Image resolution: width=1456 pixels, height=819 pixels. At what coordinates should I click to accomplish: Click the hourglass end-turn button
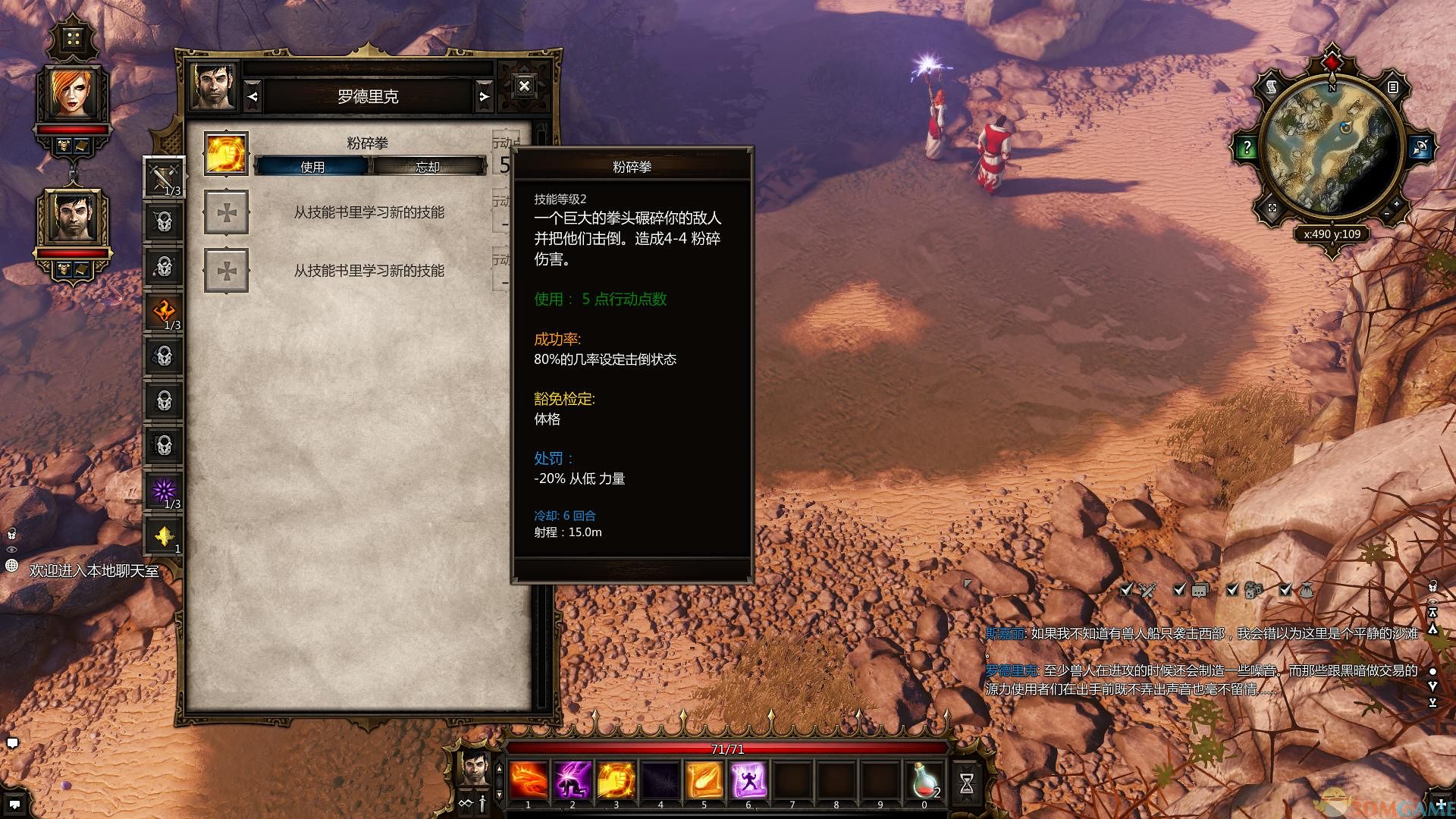967,783
